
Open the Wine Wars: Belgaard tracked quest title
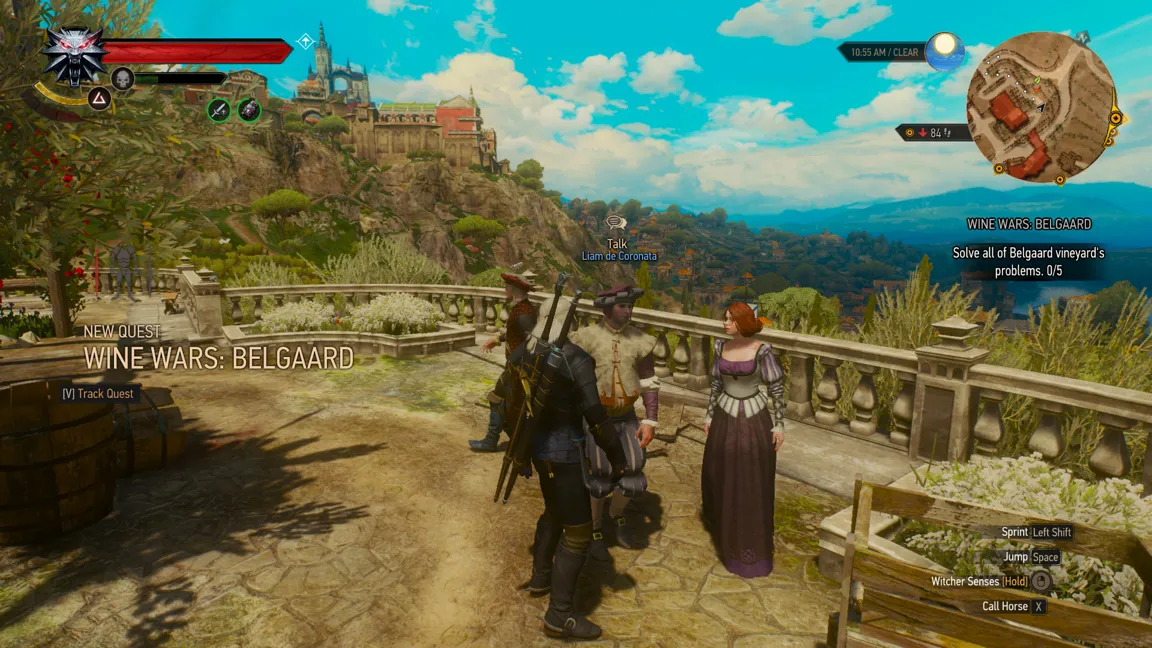(x=1029, y=224)
